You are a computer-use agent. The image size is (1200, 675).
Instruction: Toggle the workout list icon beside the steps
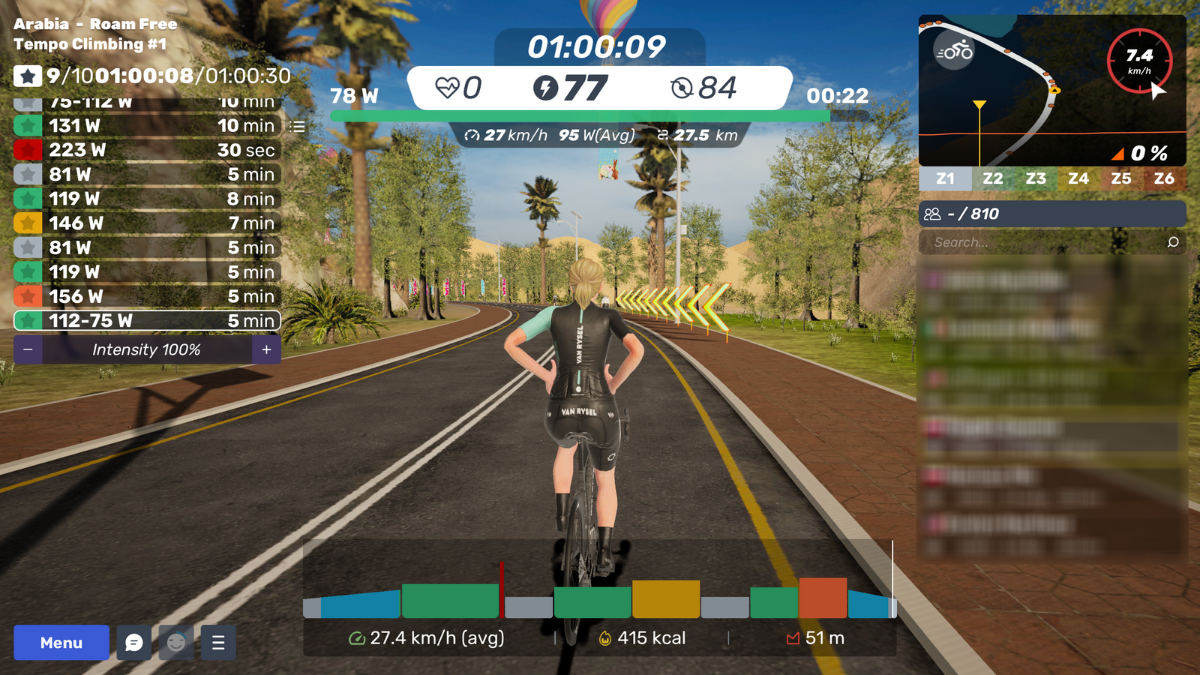coord(297,127)
